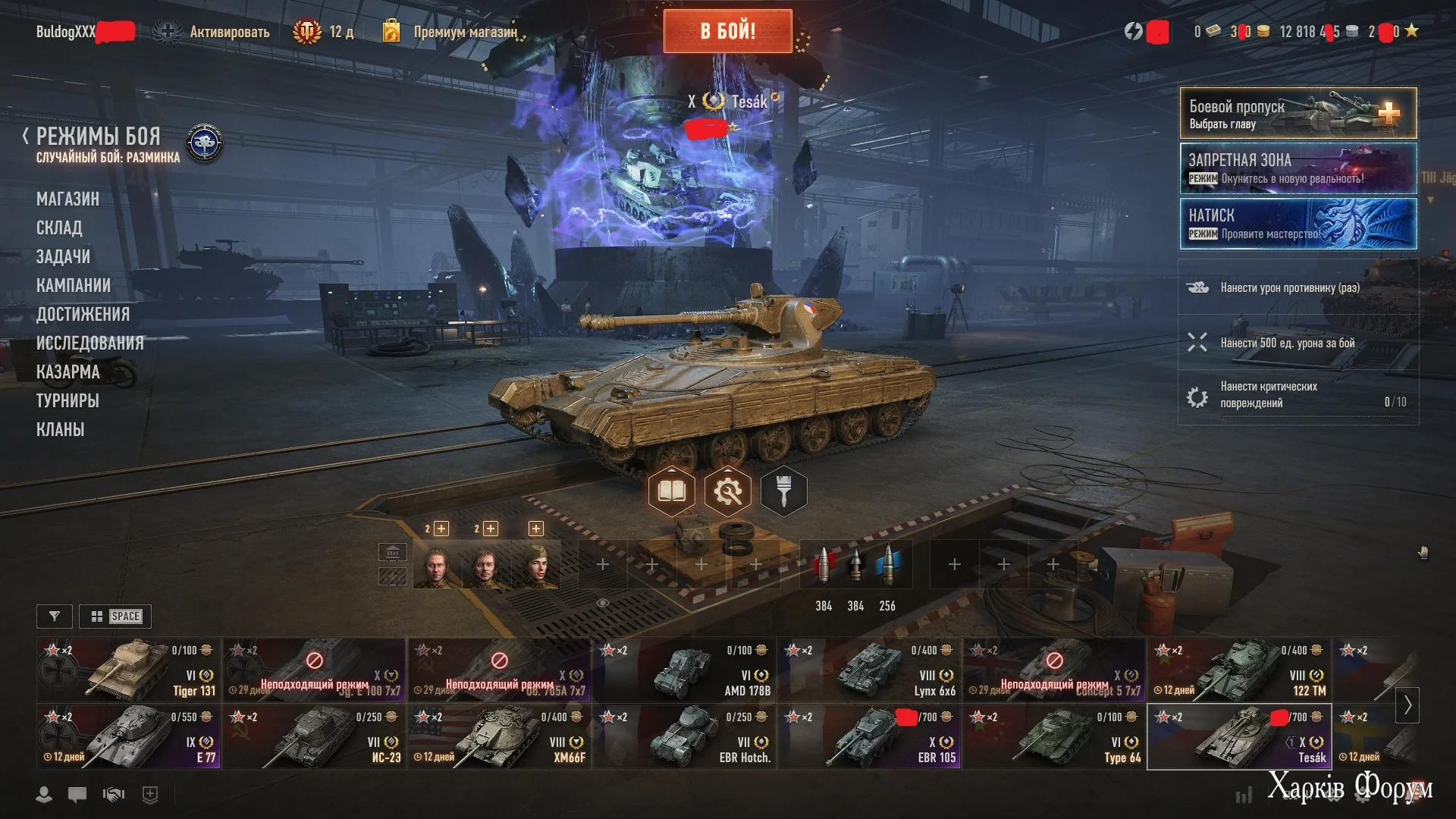
Task: Open the Натиск mode banner
Action: point(1298,224)
